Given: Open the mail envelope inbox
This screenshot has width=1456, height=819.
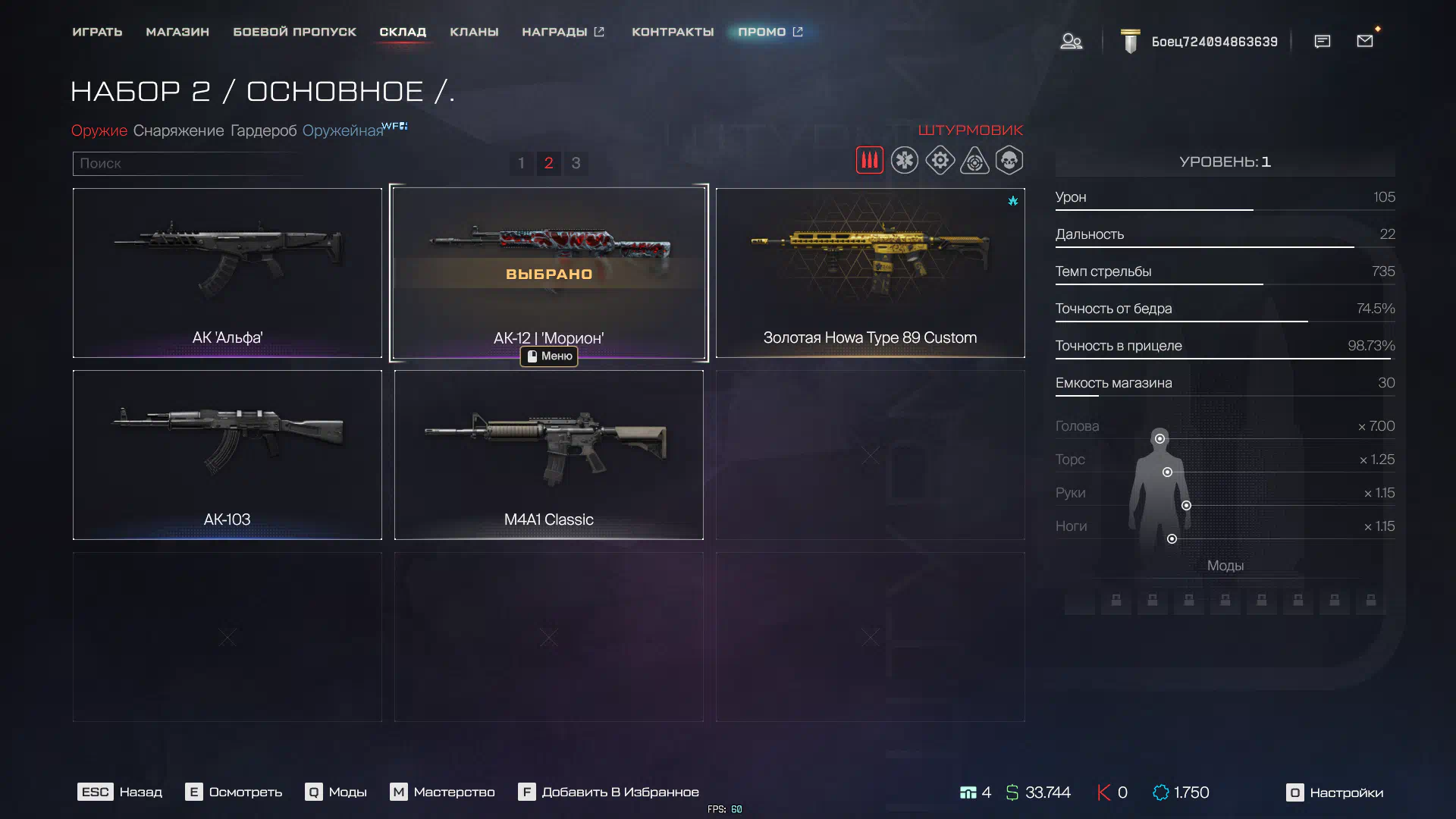Looking at the screenshot, I should [x=1364, y=41].
